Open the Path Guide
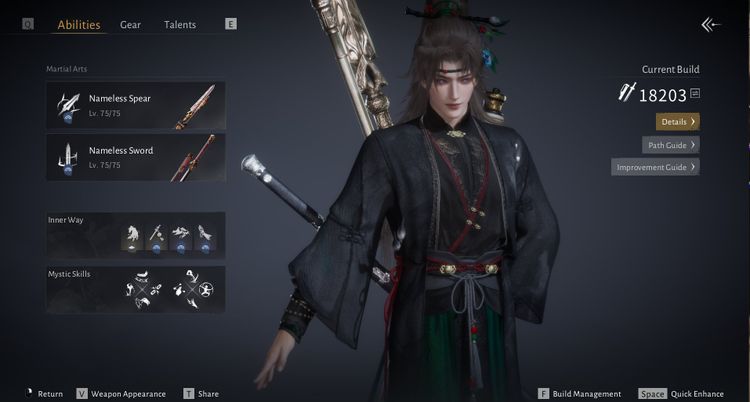750x402 pixels. pos(670,144)
